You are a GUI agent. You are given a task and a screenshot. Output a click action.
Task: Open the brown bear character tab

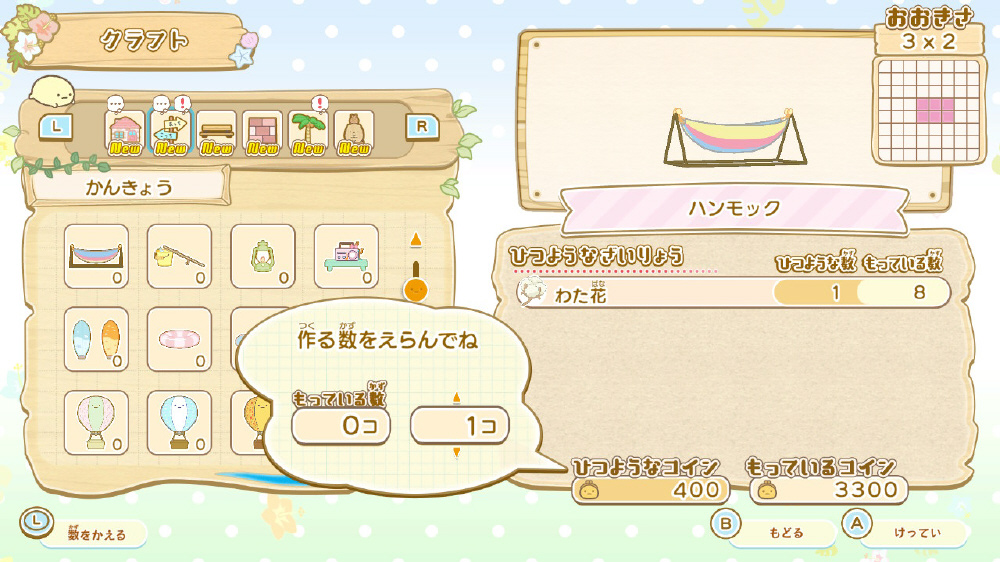[x=354, y=131]
